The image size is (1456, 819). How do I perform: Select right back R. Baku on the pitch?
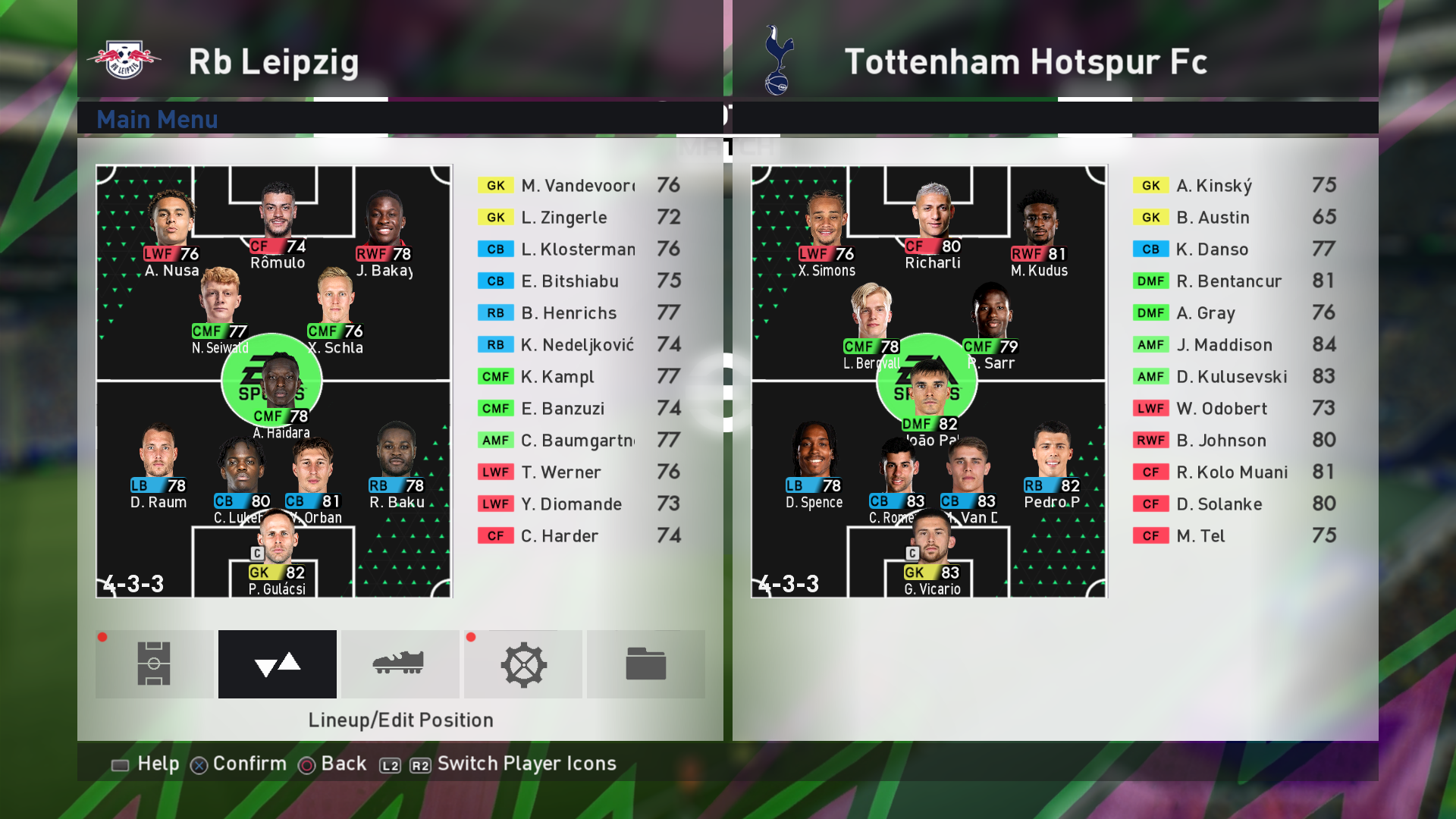coord(397,464)
